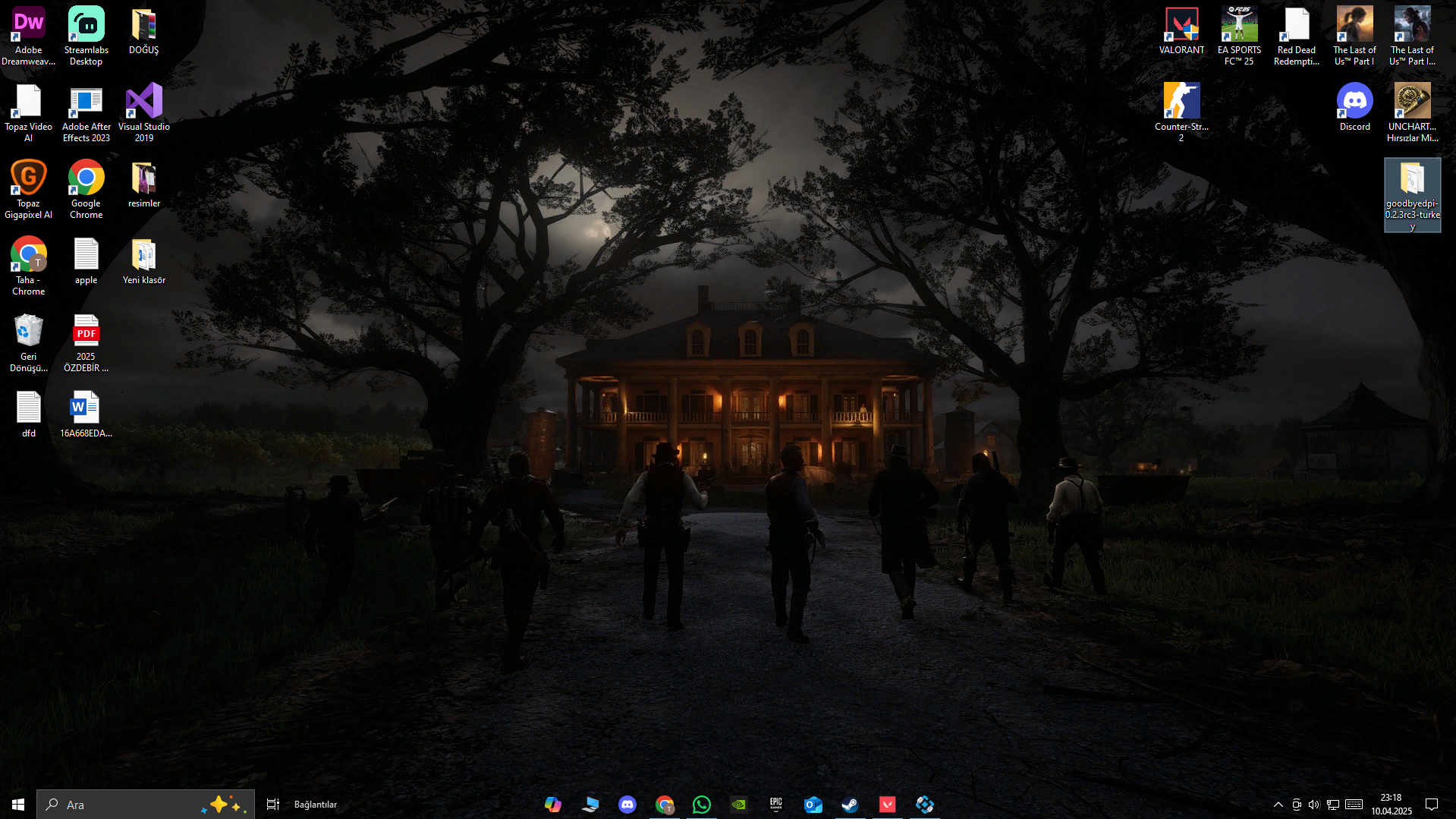1456x819 pixels.
Task: Expand hidden icons in the system tray
Action: click(x=1278, y=805)
